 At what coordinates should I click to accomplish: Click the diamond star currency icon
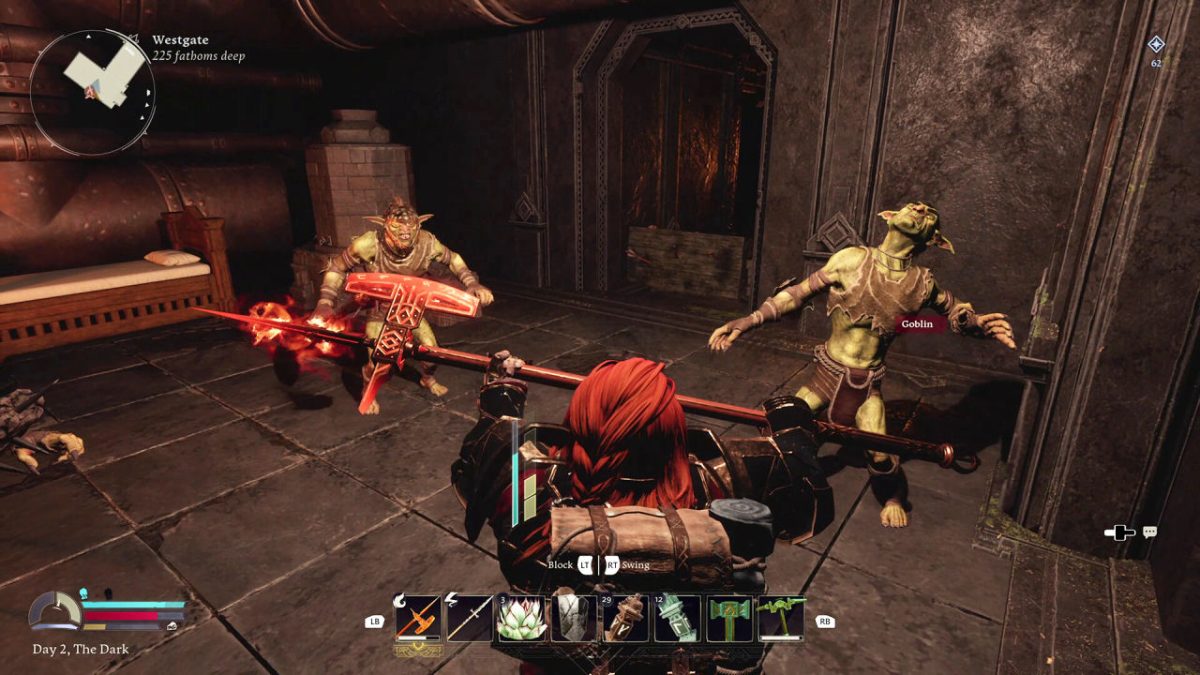pos(1156,44)
